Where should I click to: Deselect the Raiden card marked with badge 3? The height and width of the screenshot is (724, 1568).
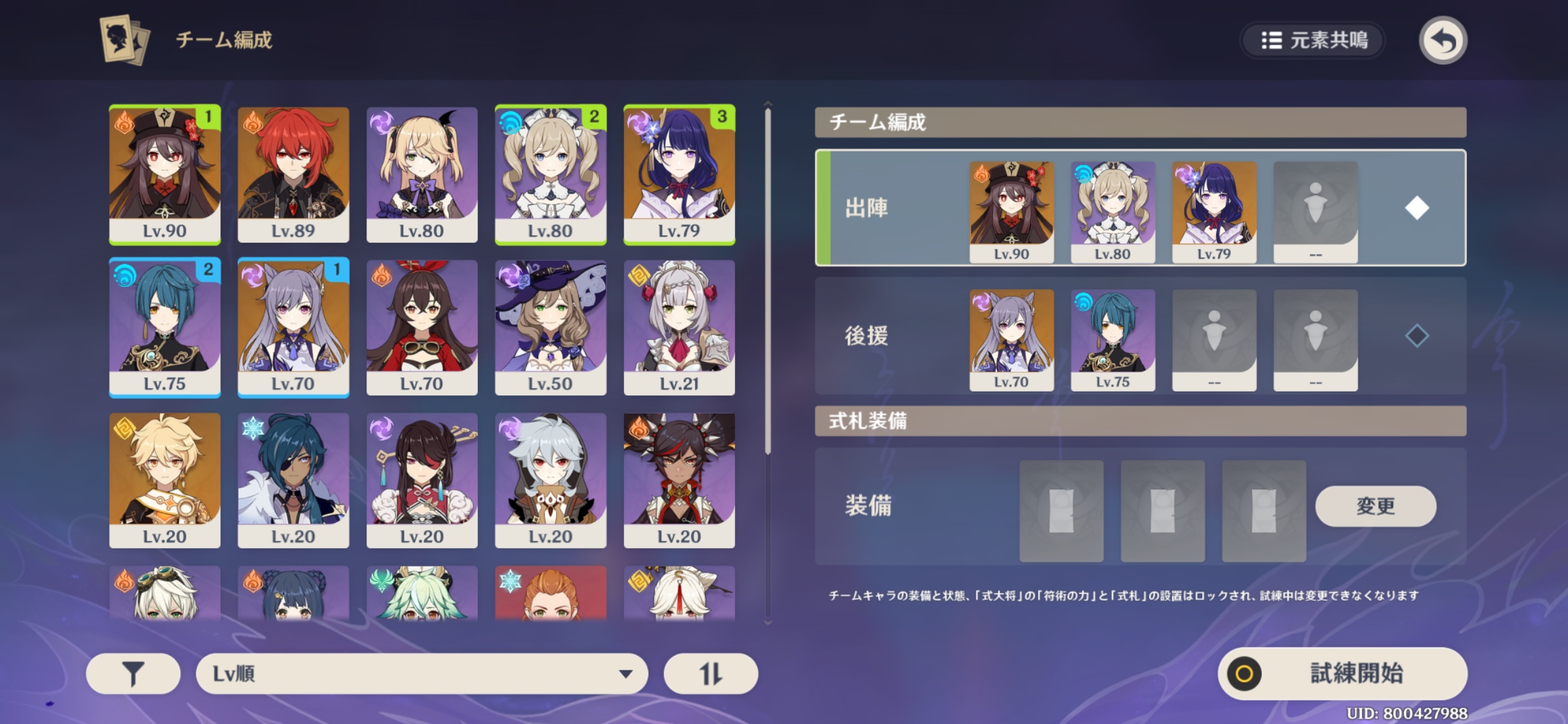pyautogui.click(x=679, y=174)
